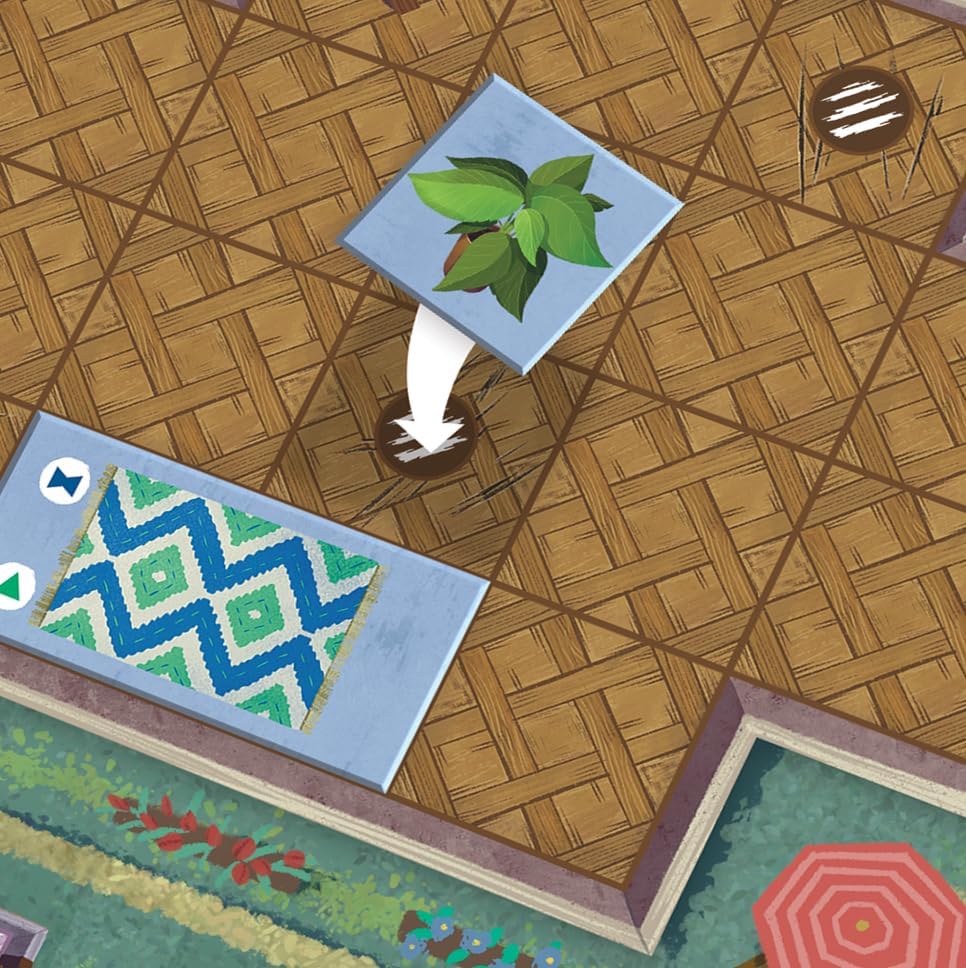Click the scratch mark token without an arrow

[861, 110]
